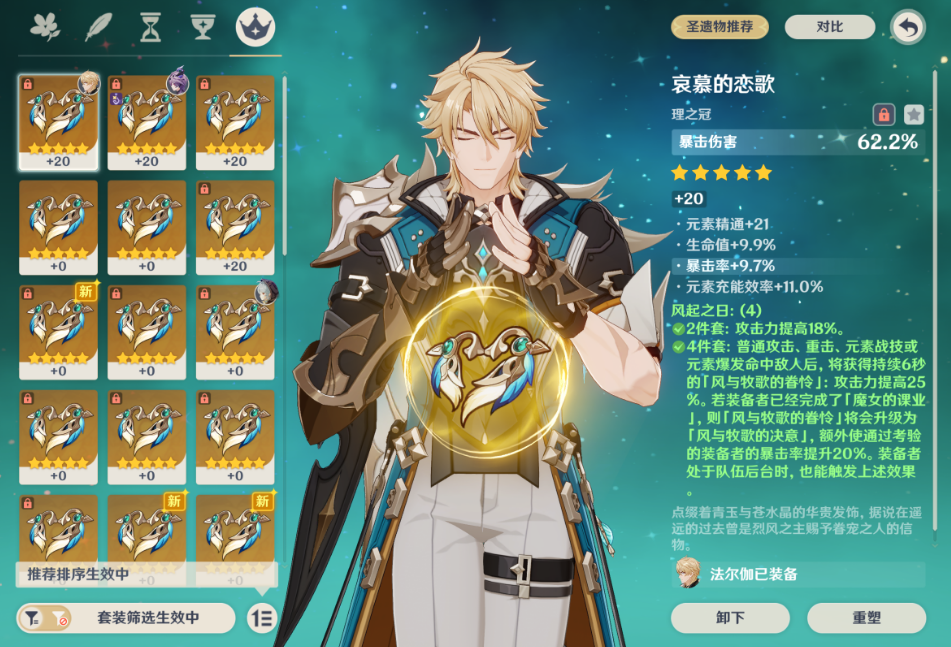Screen dimensions: 951x647
Task: Select the crown circlet tab
Action: tap(255, 28)
